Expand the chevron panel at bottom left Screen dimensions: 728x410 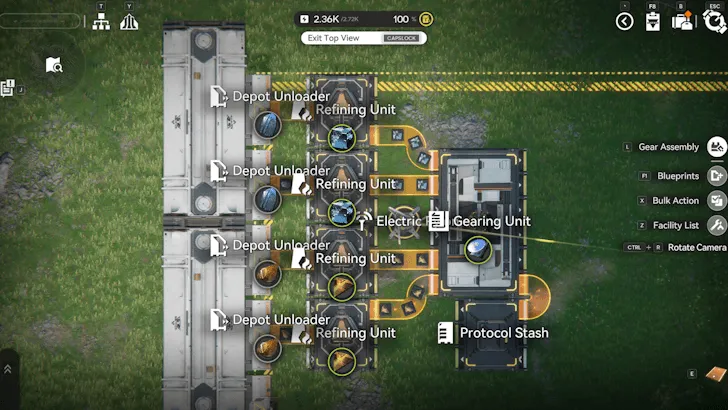point(8,369)
